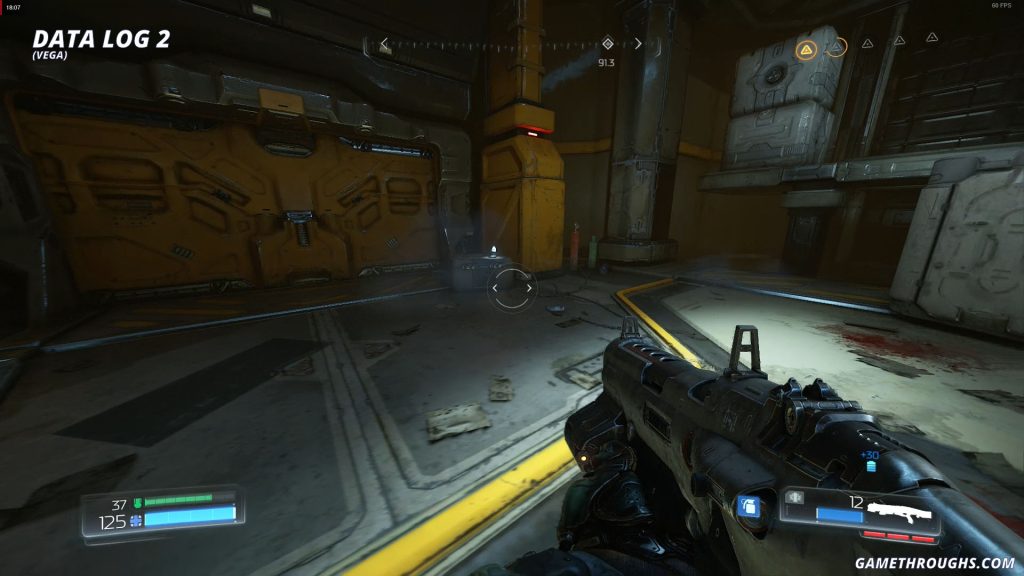The image size is (1024, 576).
Task: Click the diamond objective marker on the compass
Action: (607, 44)
